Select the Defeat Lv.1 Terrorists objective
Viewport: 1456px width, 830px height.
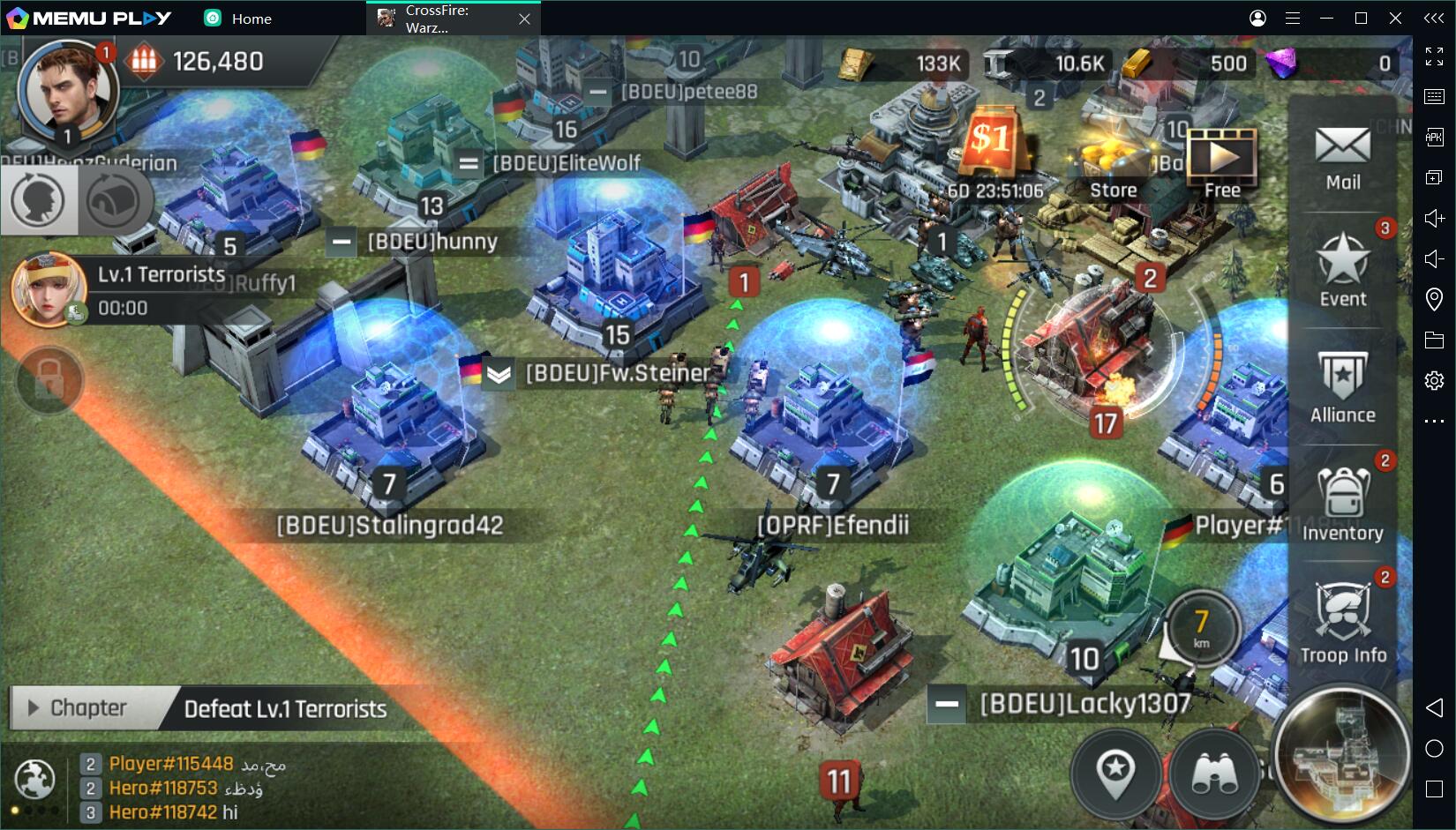[x=285, y=709]
